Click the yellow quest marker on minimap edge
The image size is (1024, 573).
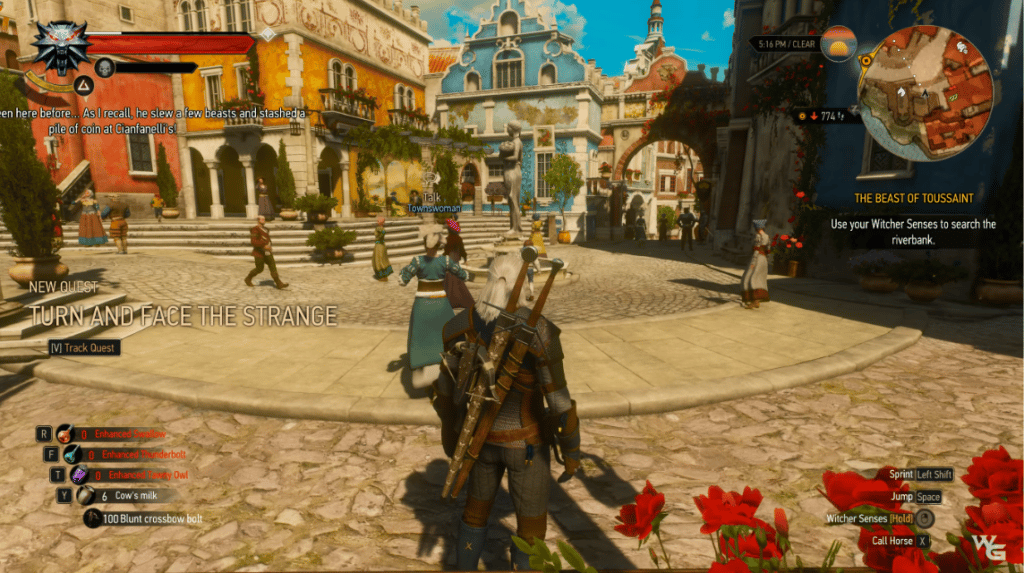tap(866, 61)
